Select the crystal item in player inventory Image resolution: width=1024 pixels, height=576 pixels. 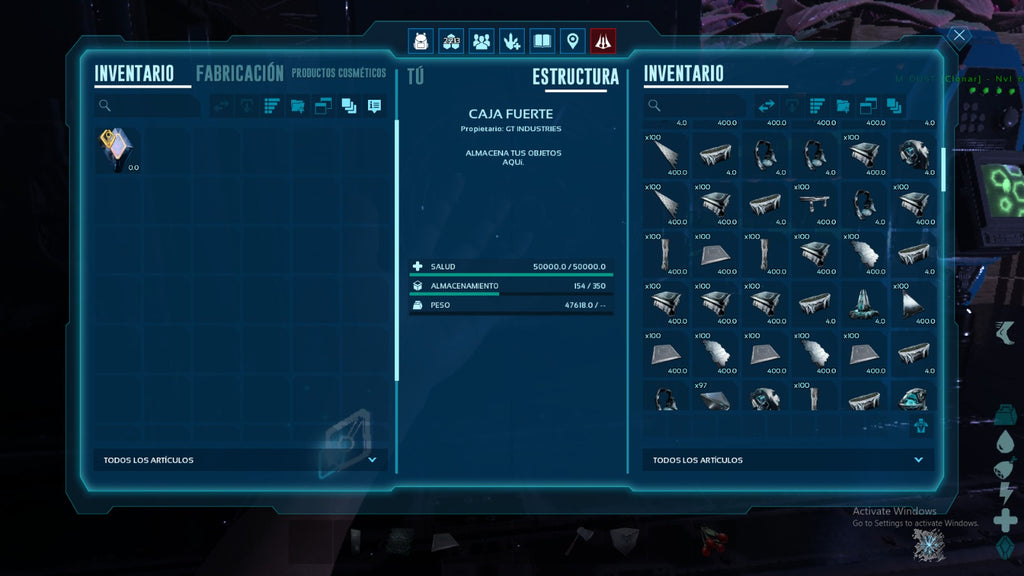pyautogui.click(x=117, y=150)
